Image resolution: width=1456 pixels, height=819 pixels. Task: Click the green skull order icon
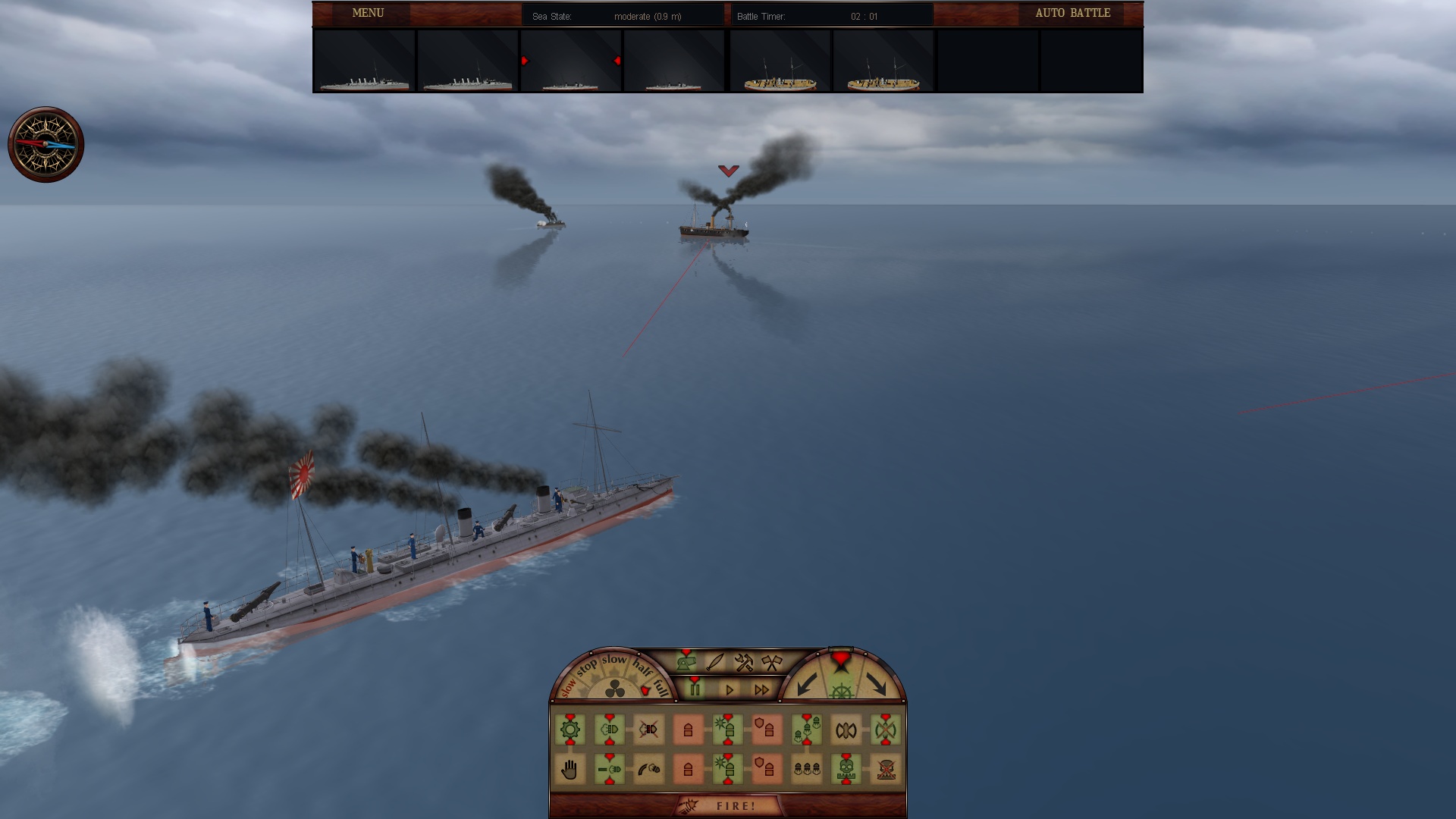[x=846, y=769]
